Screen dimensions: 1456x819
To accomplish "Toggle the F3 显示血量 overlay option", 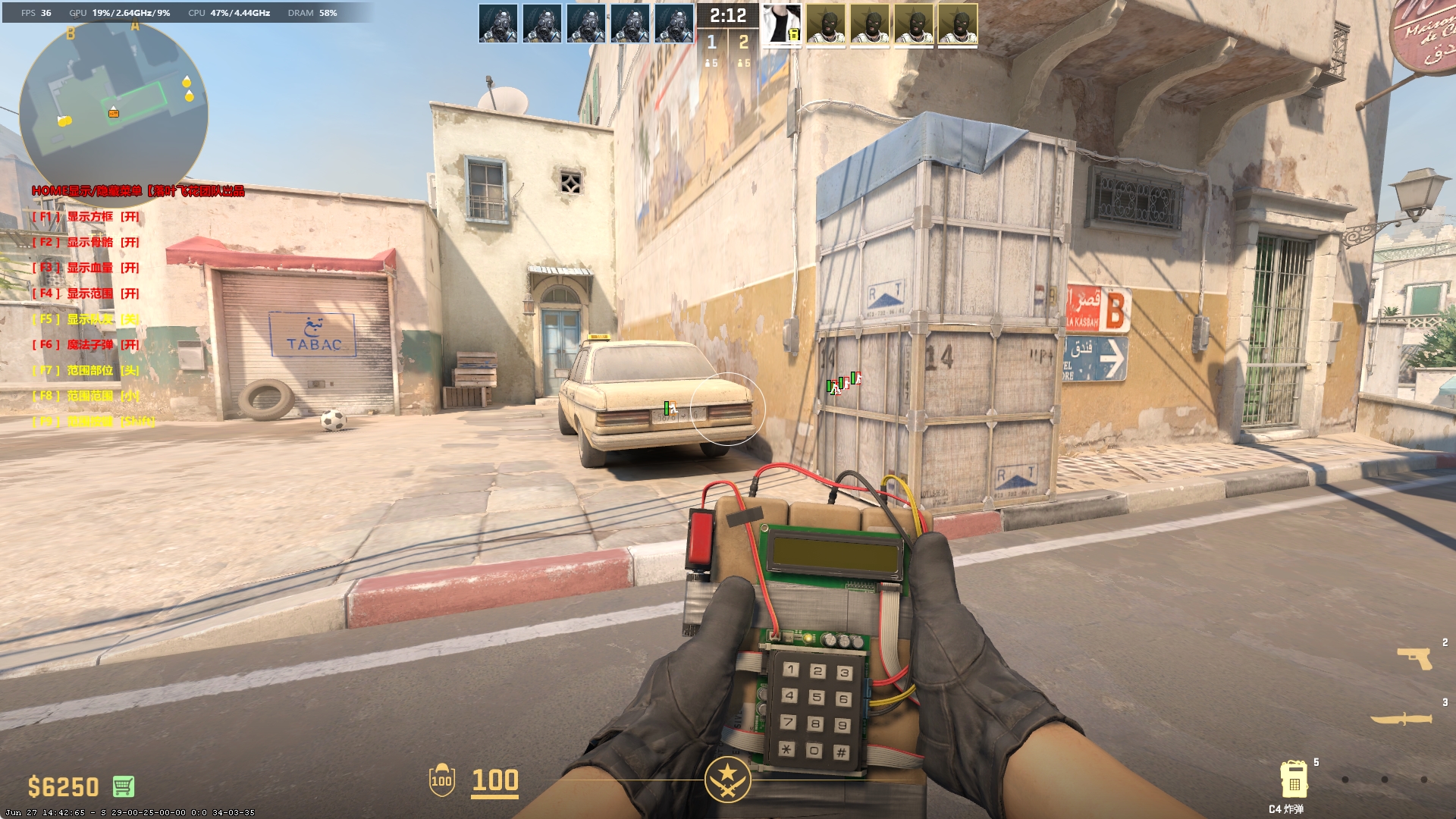I will [86, 268].
